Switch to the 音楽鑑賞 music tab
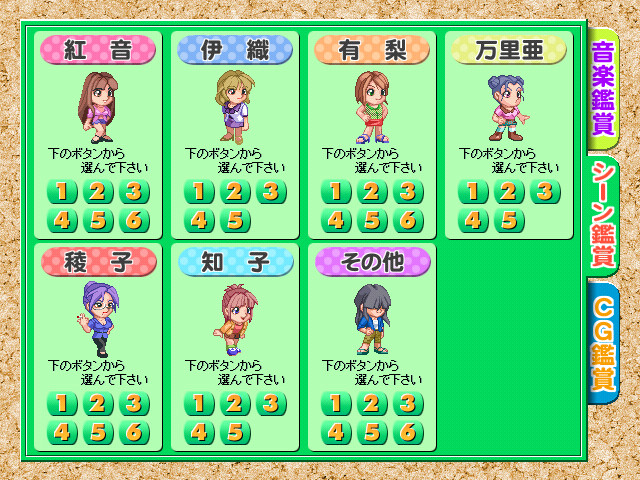 pos(603,87)
